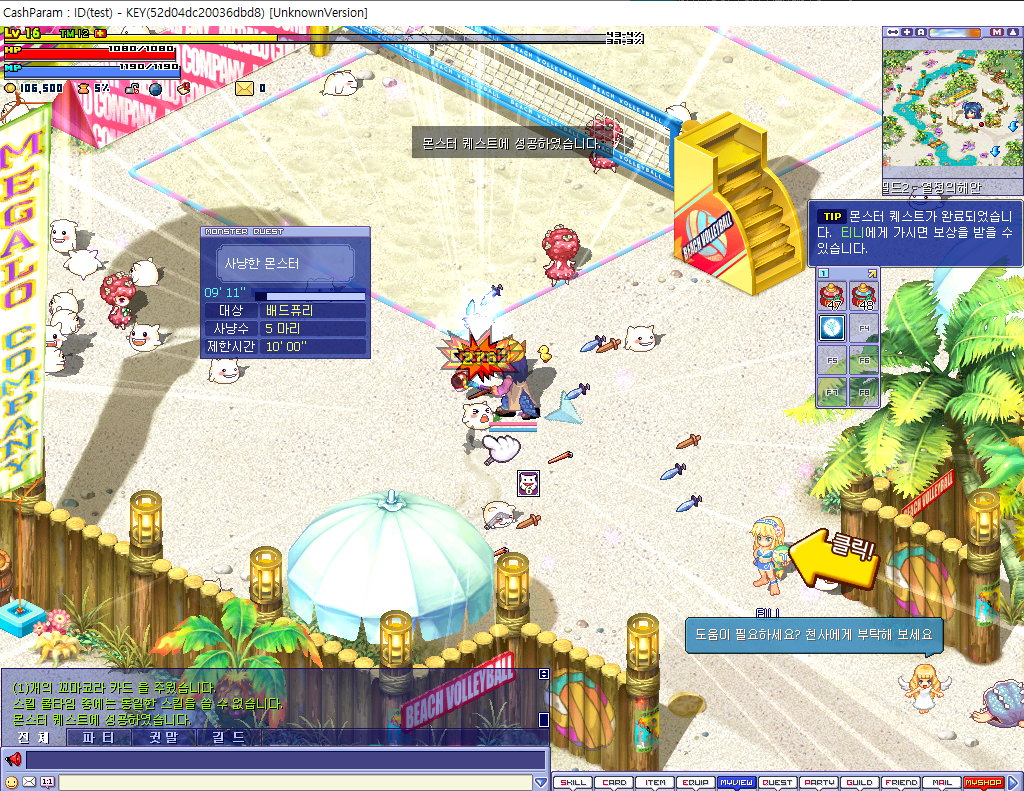1024x791 pixels.
Task: Open the FRIEND list
Action: pyautogui.click(x=901, y=783)
